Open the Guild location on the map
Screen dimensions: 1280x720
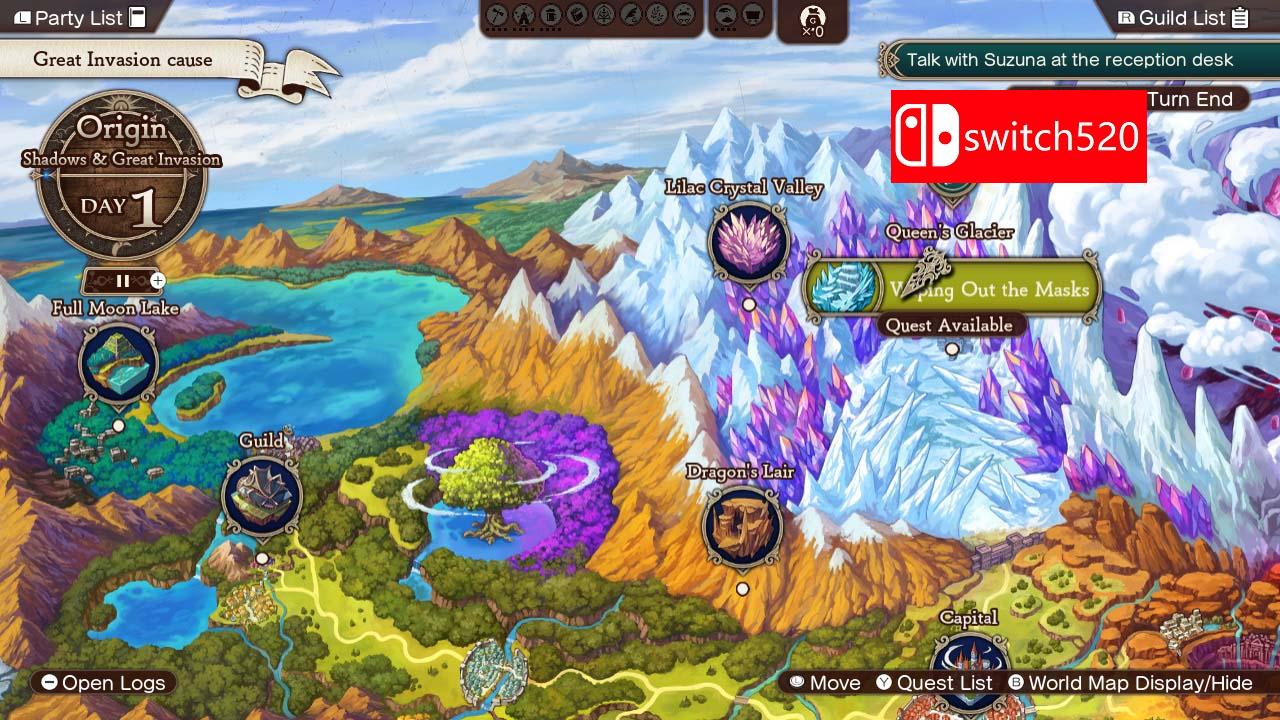coord(262,497)
